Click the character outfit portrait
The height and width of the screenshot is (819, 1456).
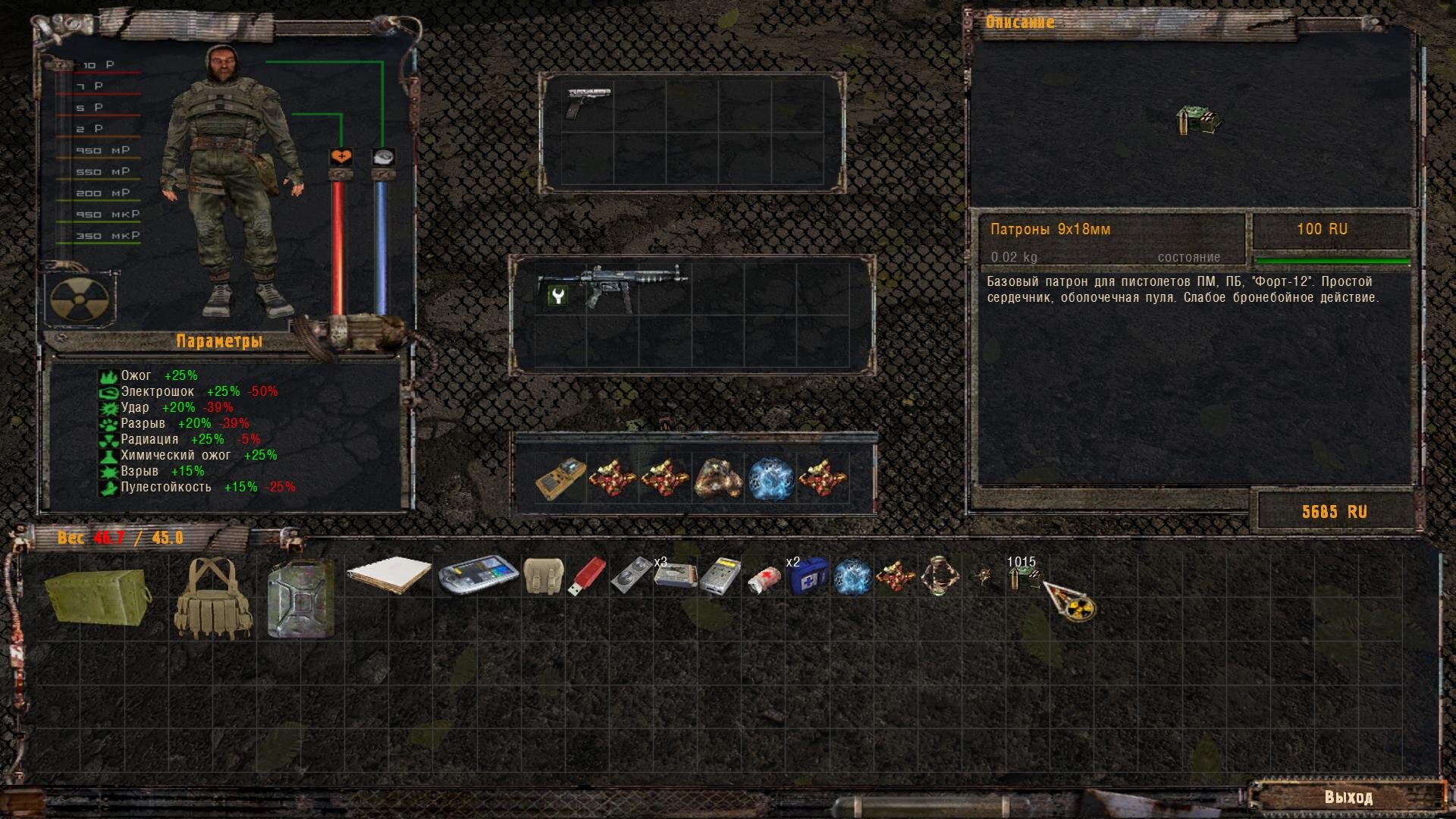point(231,182)
